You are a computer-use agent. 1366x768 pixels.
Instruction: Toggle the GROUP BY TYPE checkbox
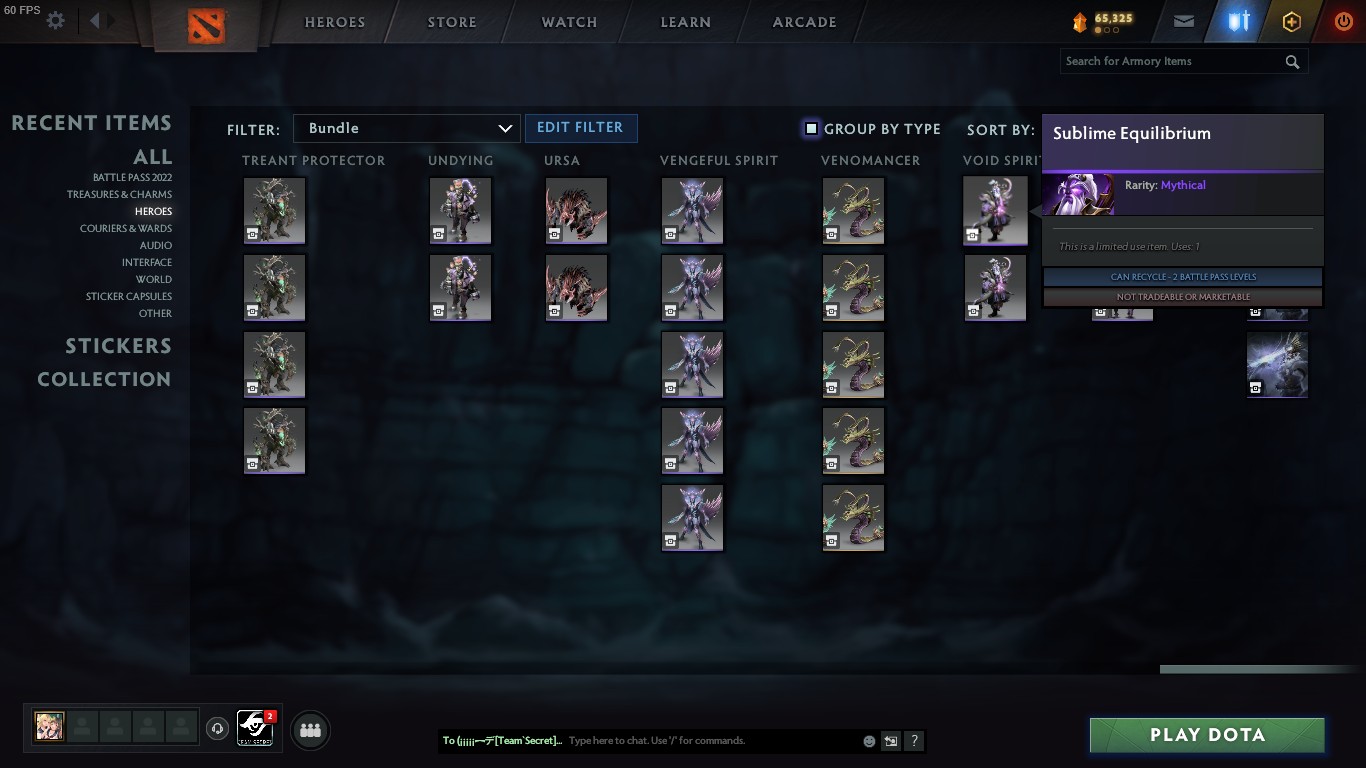coord(811,128)
